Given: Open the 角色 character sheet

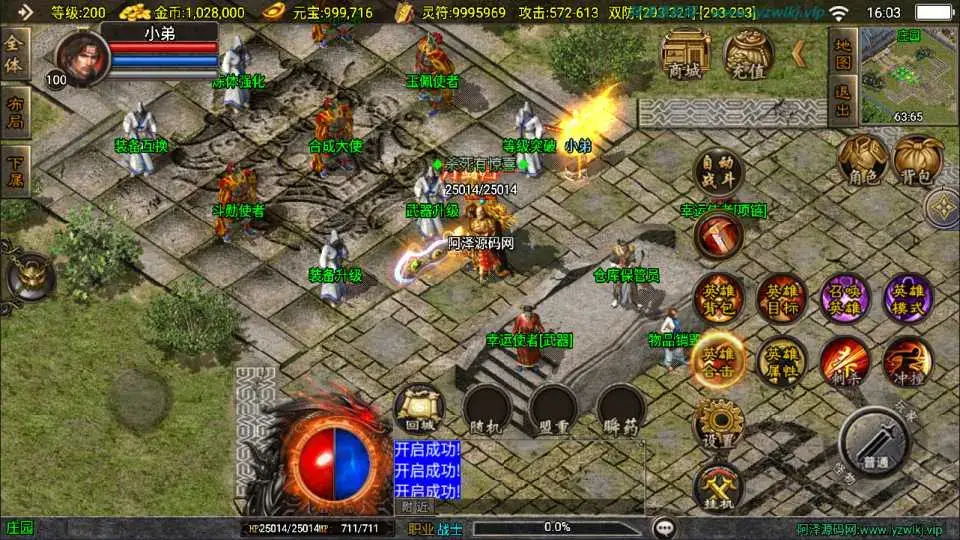Looking at the screenshot, I should (863, 162).
